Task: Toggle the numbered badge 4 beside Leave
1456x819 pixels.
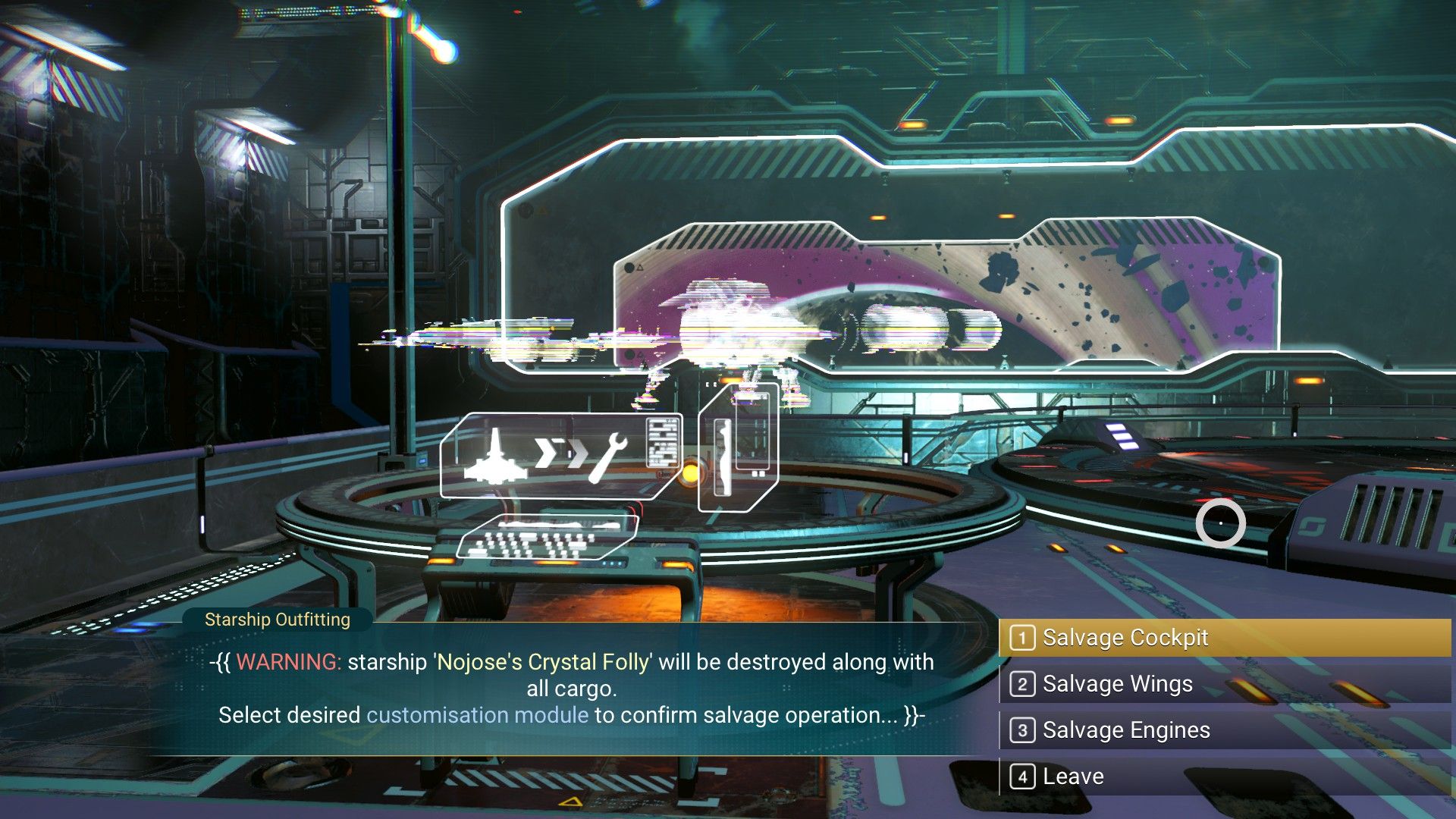Action: [x=1024, y=776]
